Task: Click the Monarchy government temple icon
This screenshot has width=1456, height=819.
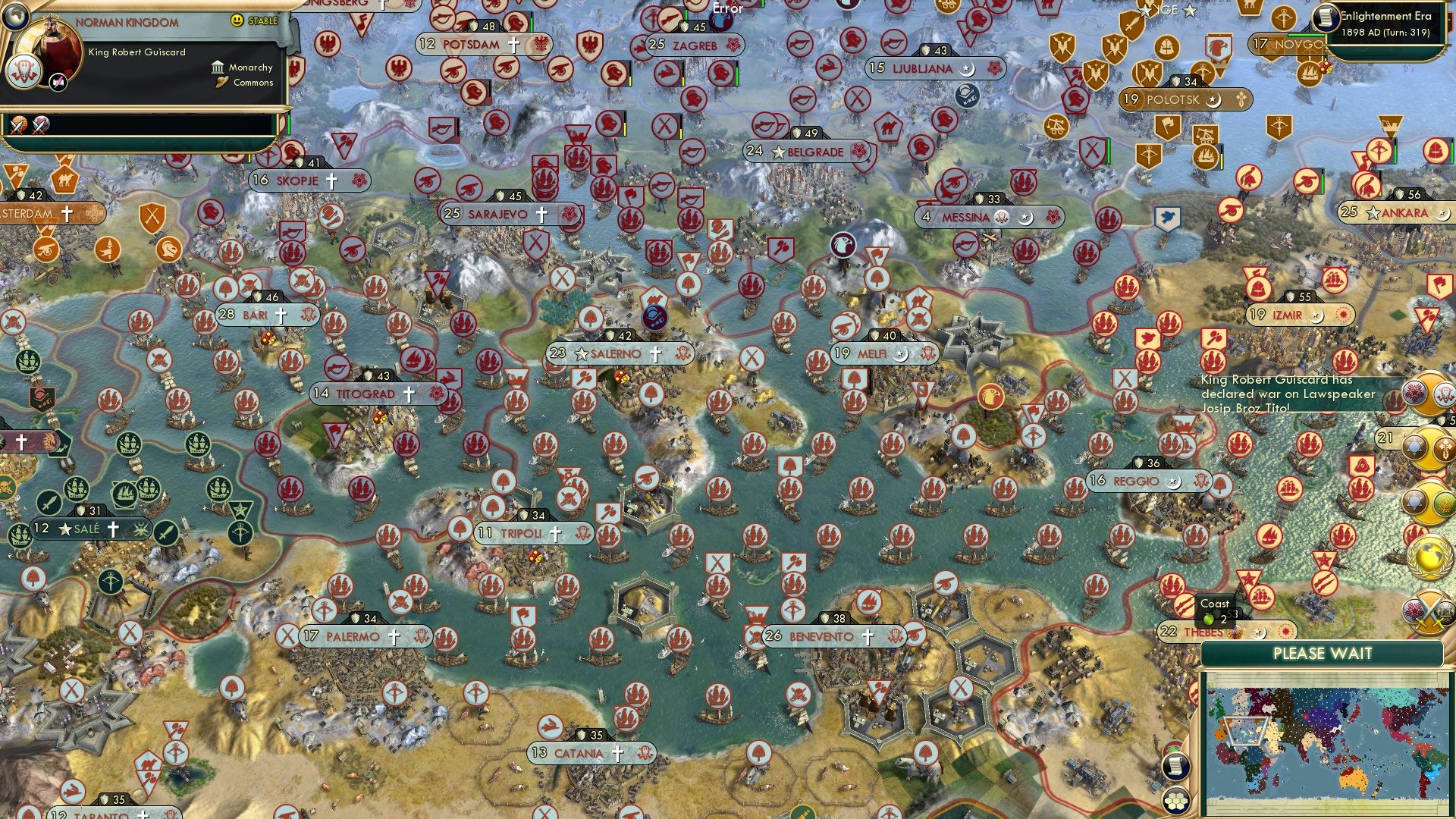Action: (218, 67)
